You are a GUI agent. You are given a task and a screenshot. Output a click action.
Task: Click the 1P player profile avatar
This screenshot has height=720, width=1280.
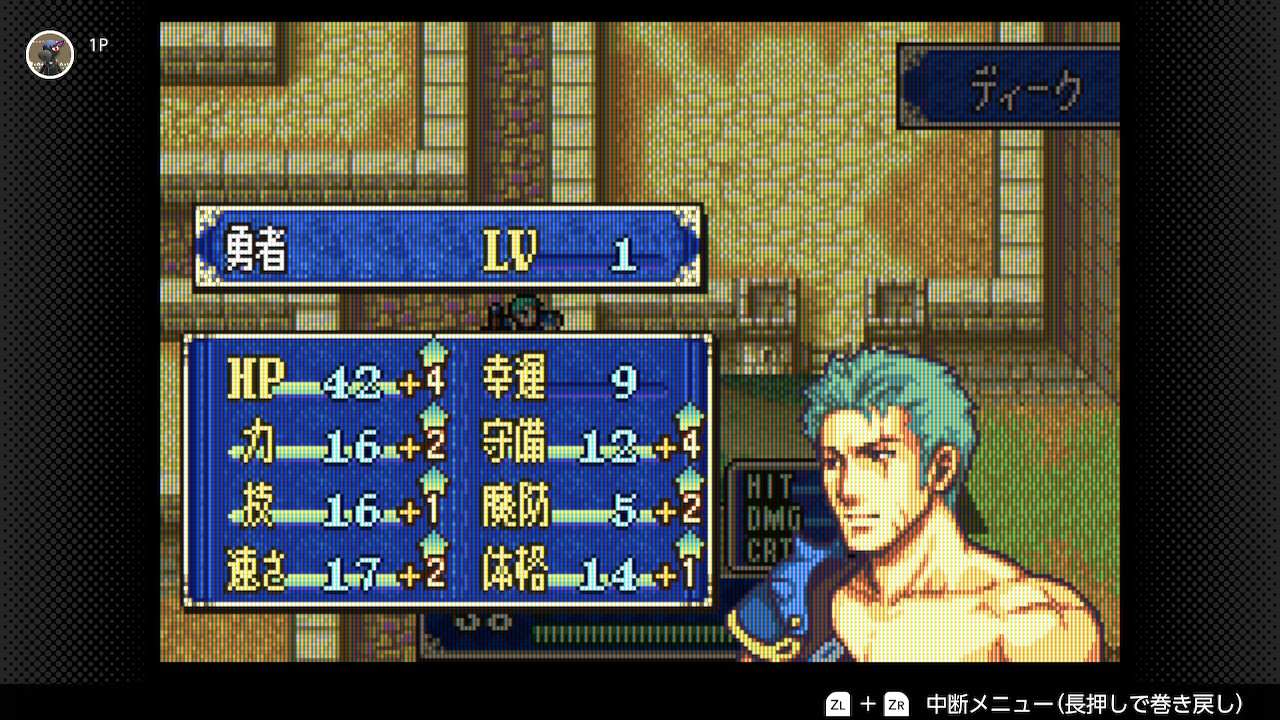pos(50,54)
